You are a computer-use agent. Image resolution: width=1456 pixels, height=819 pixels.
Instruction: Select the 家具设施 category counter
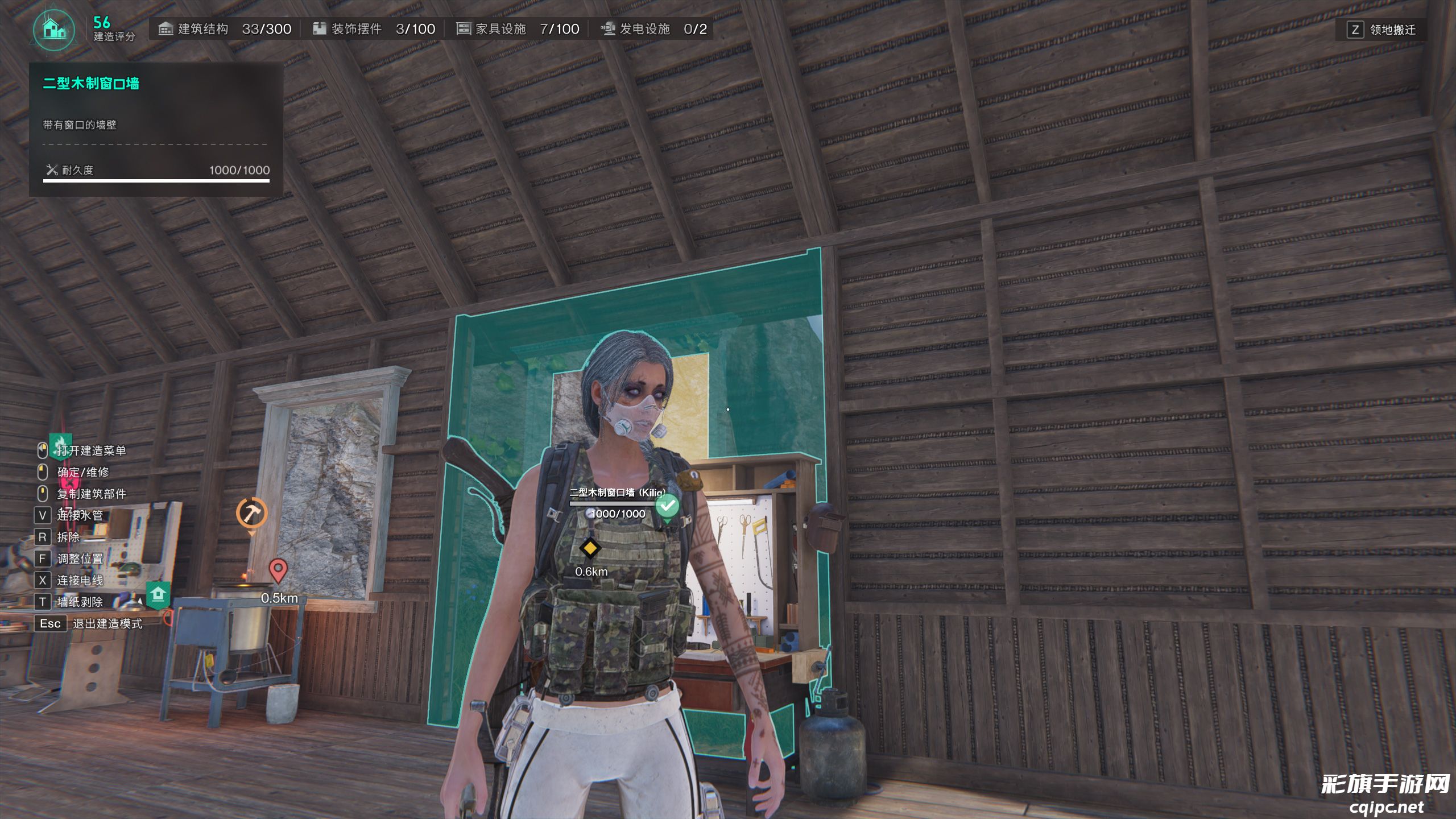point(518,29)
